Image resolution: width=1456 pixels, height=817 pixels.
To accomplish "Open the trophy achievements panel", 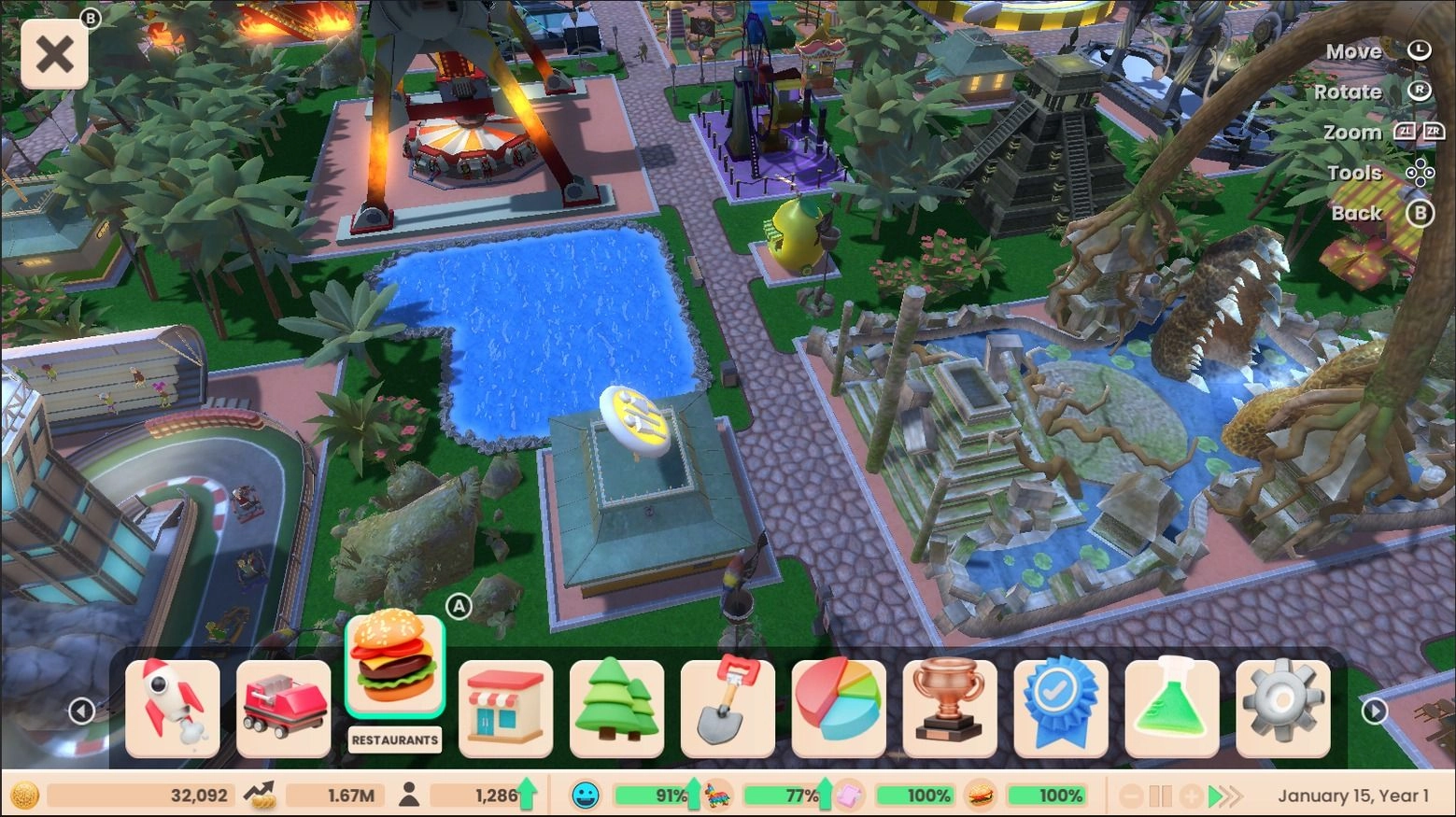I will [x=950, y=707].
